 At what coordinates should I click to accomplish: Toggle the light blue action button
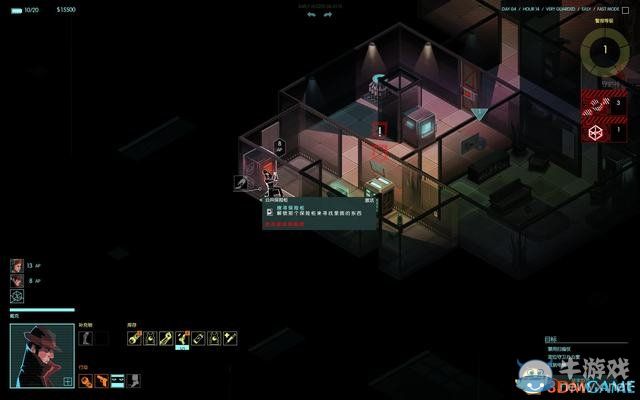point(118,381)
